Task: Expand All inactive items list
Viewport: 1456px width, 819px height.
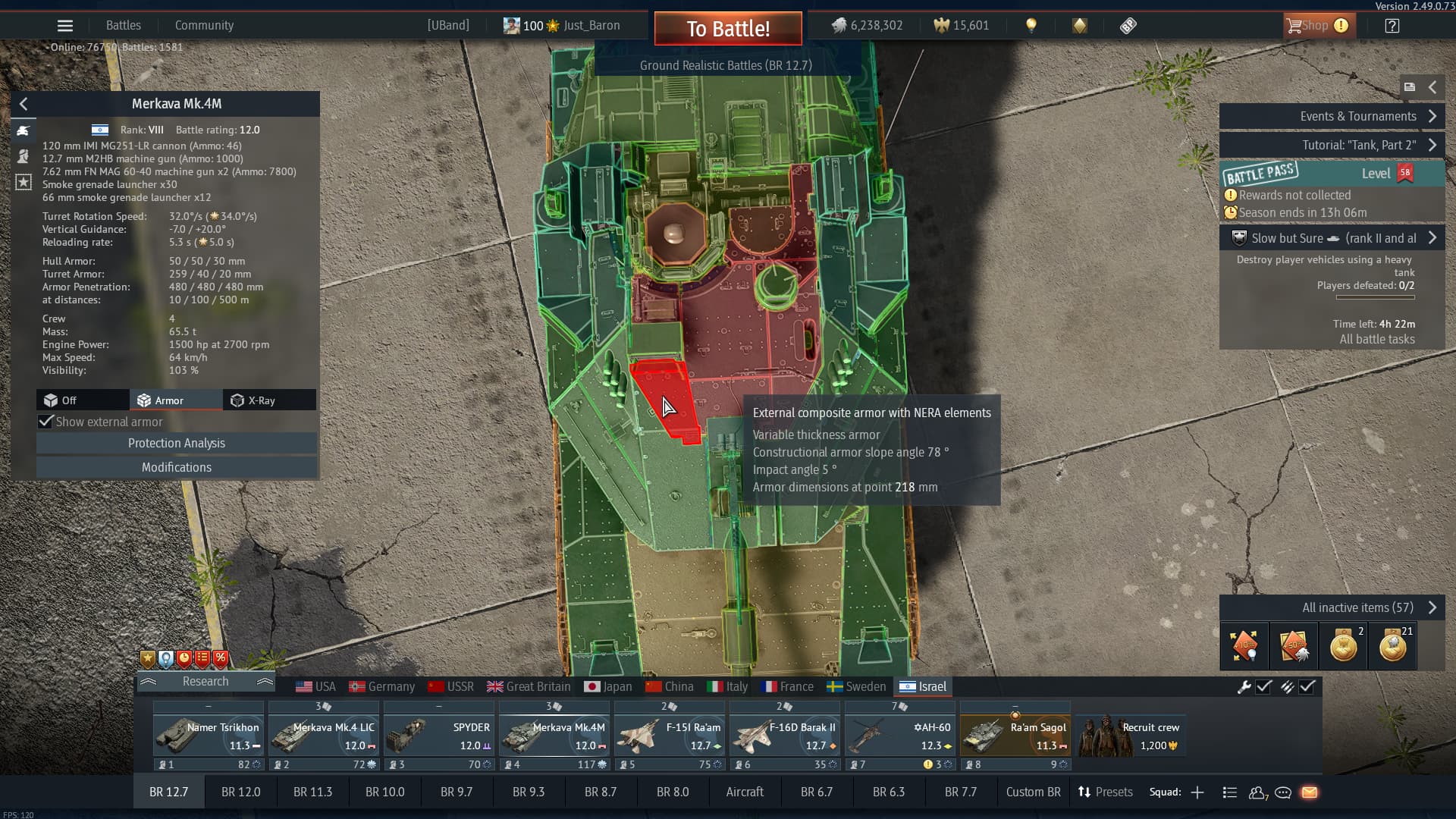Action: pos(1332,607)
